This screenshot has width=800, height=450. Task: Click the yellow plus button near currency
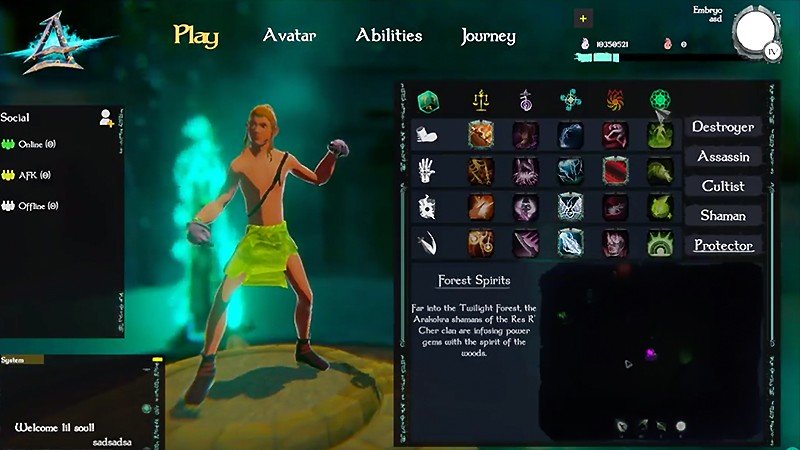click(x=584, y=18)
